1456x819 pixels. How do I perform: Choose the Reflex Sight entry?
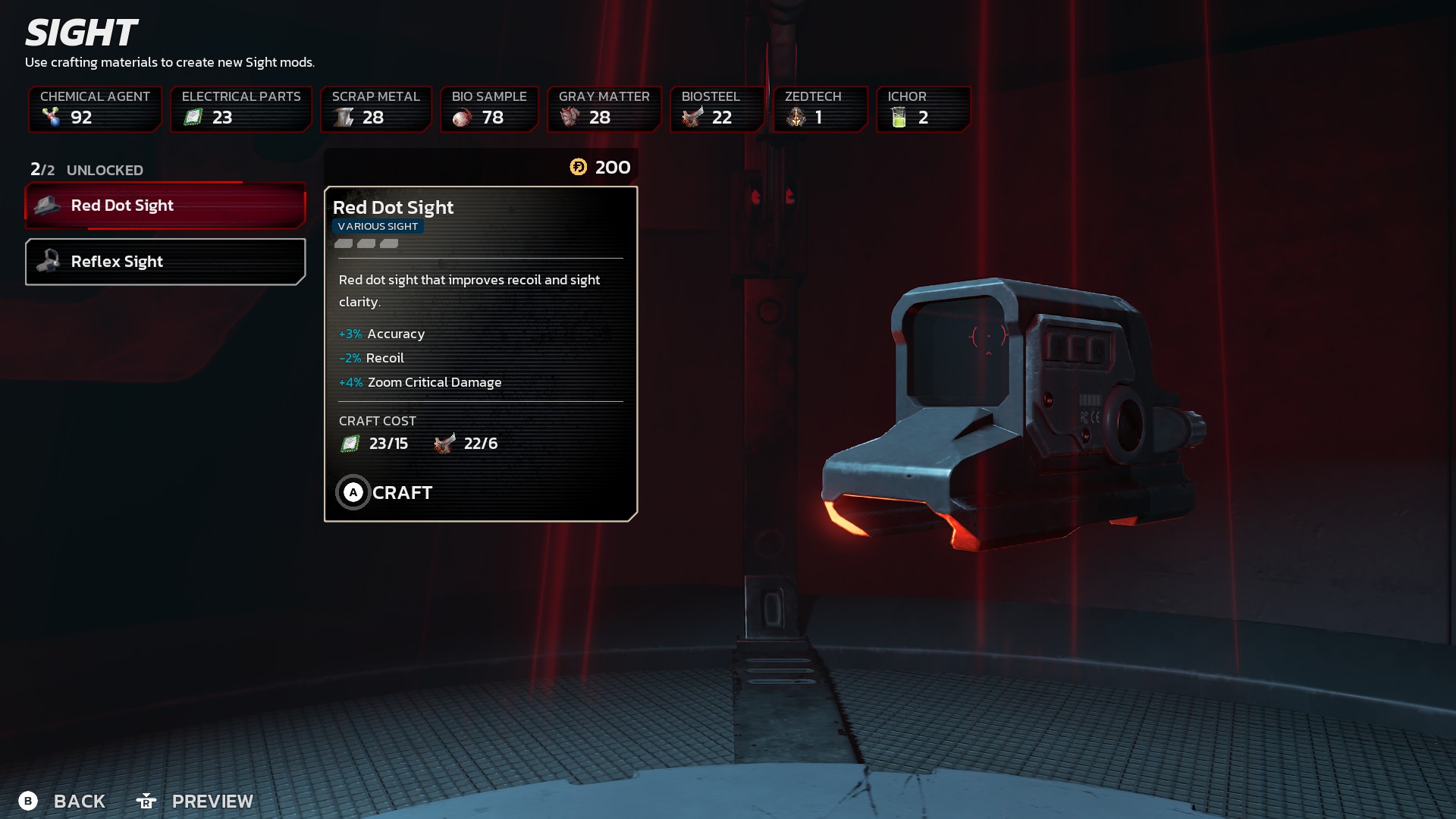point(165,262)
